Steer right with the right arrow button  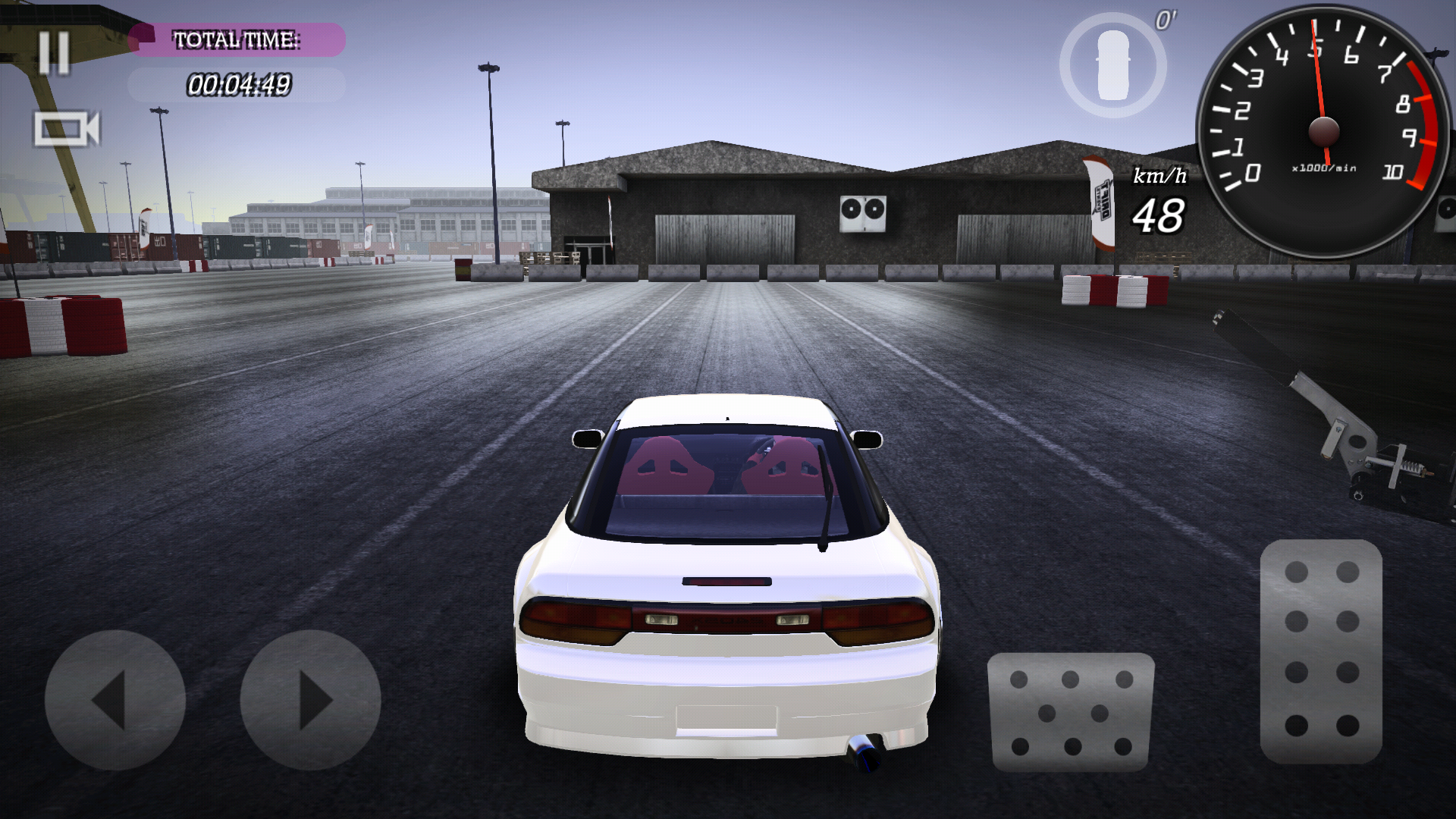(x=310, y=700)
